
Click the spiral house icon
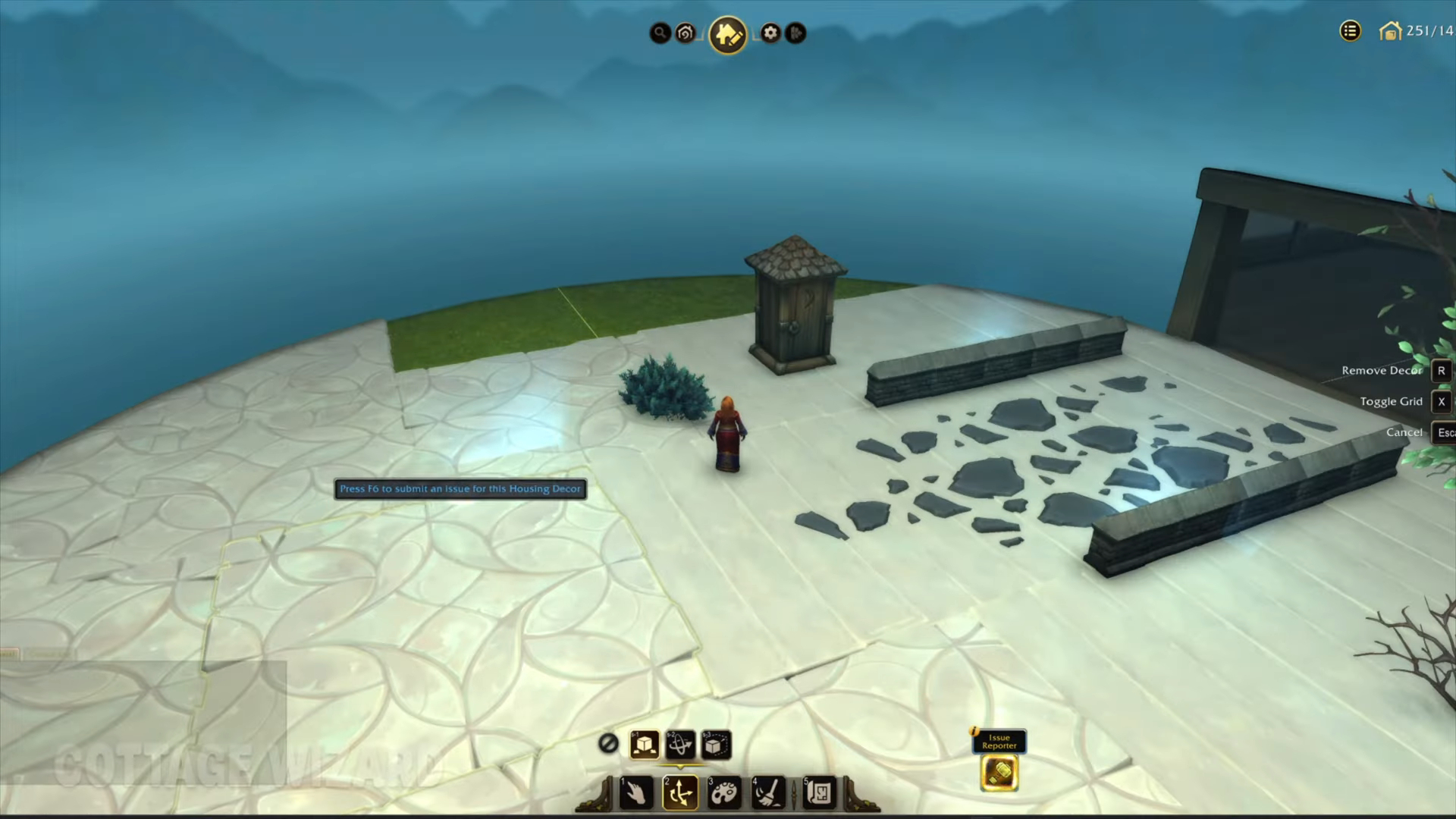point(686,33)
